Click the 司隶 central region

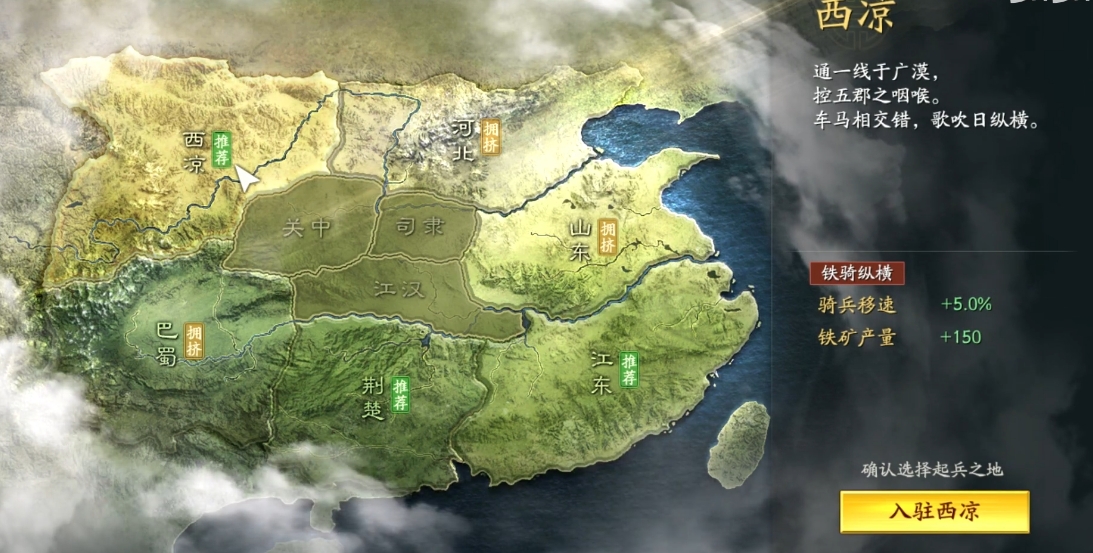(x=421, y=227)
